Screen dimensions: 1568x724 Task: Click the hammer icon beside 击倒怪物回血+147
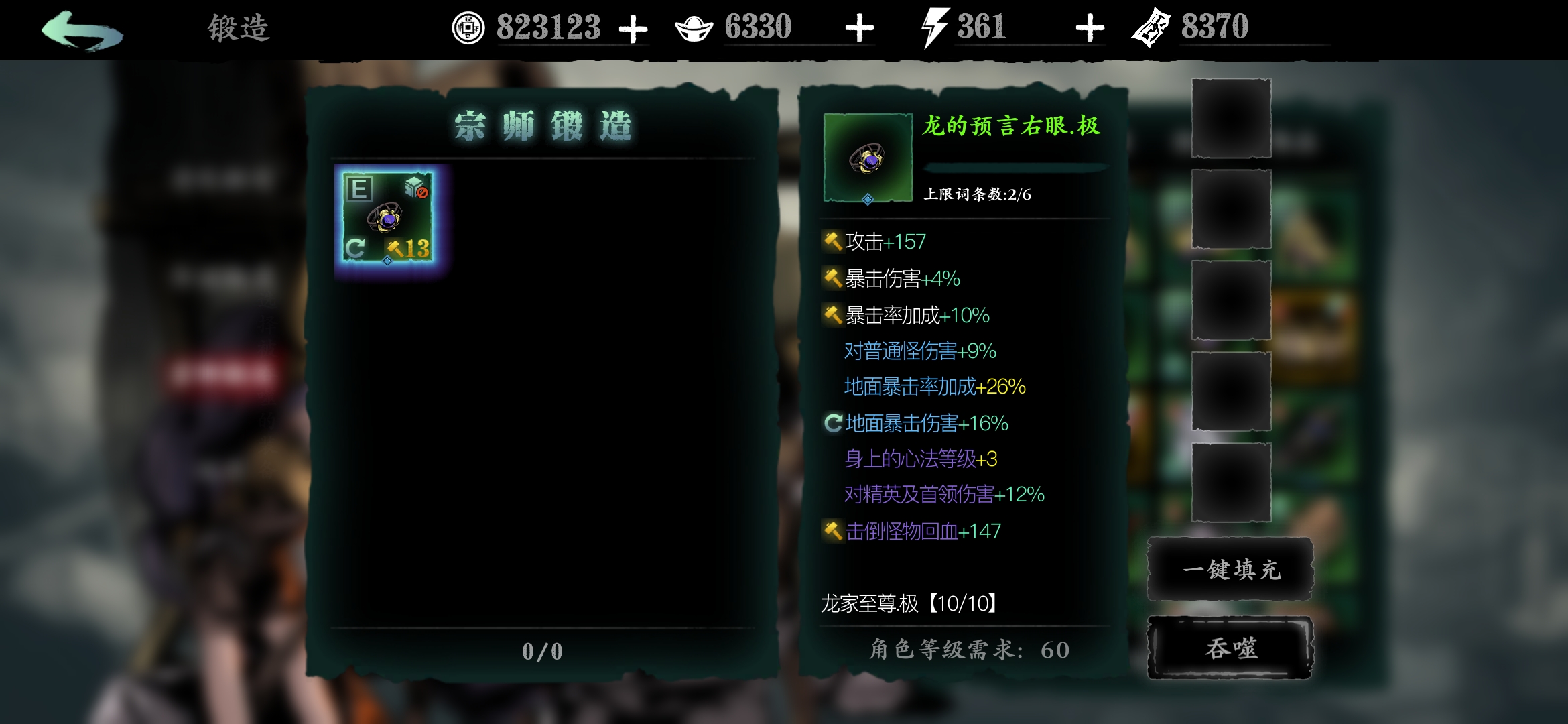pyautogui.click(x=833, y=530)
